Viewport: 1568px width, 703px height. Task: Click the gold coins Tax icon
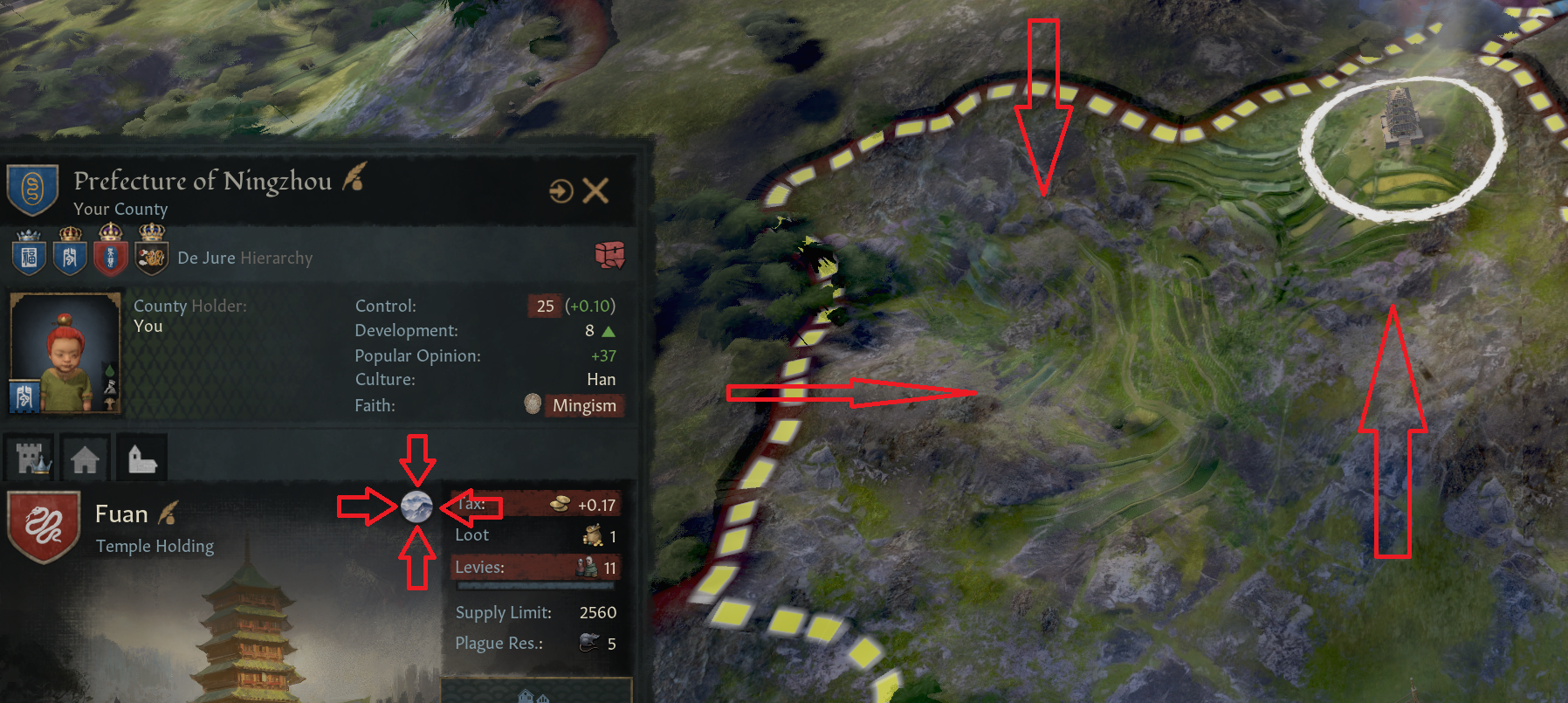(560, 505)
